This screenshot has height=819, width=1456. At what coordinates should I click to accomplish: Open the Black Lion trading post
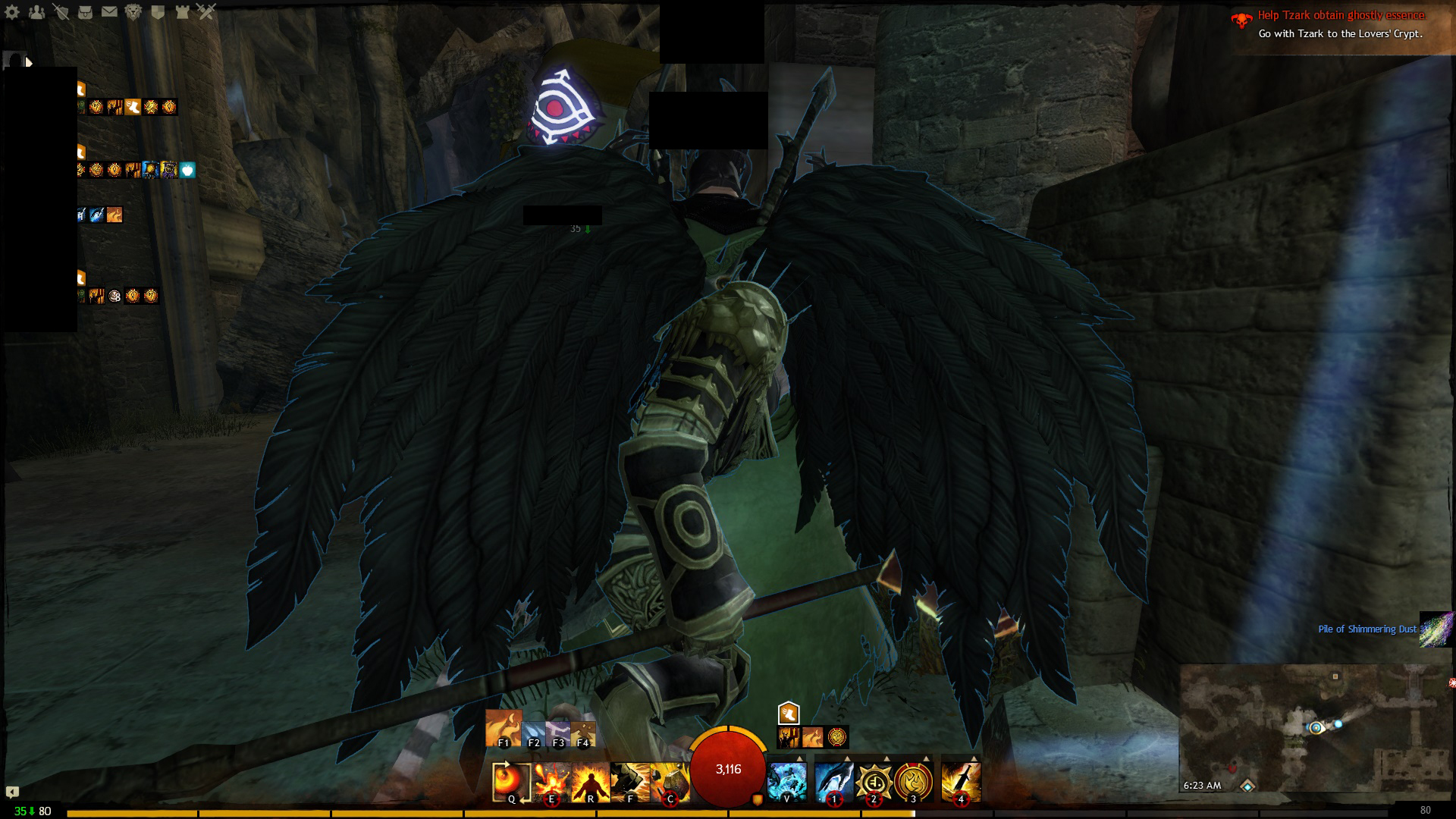tap(133, 12)
